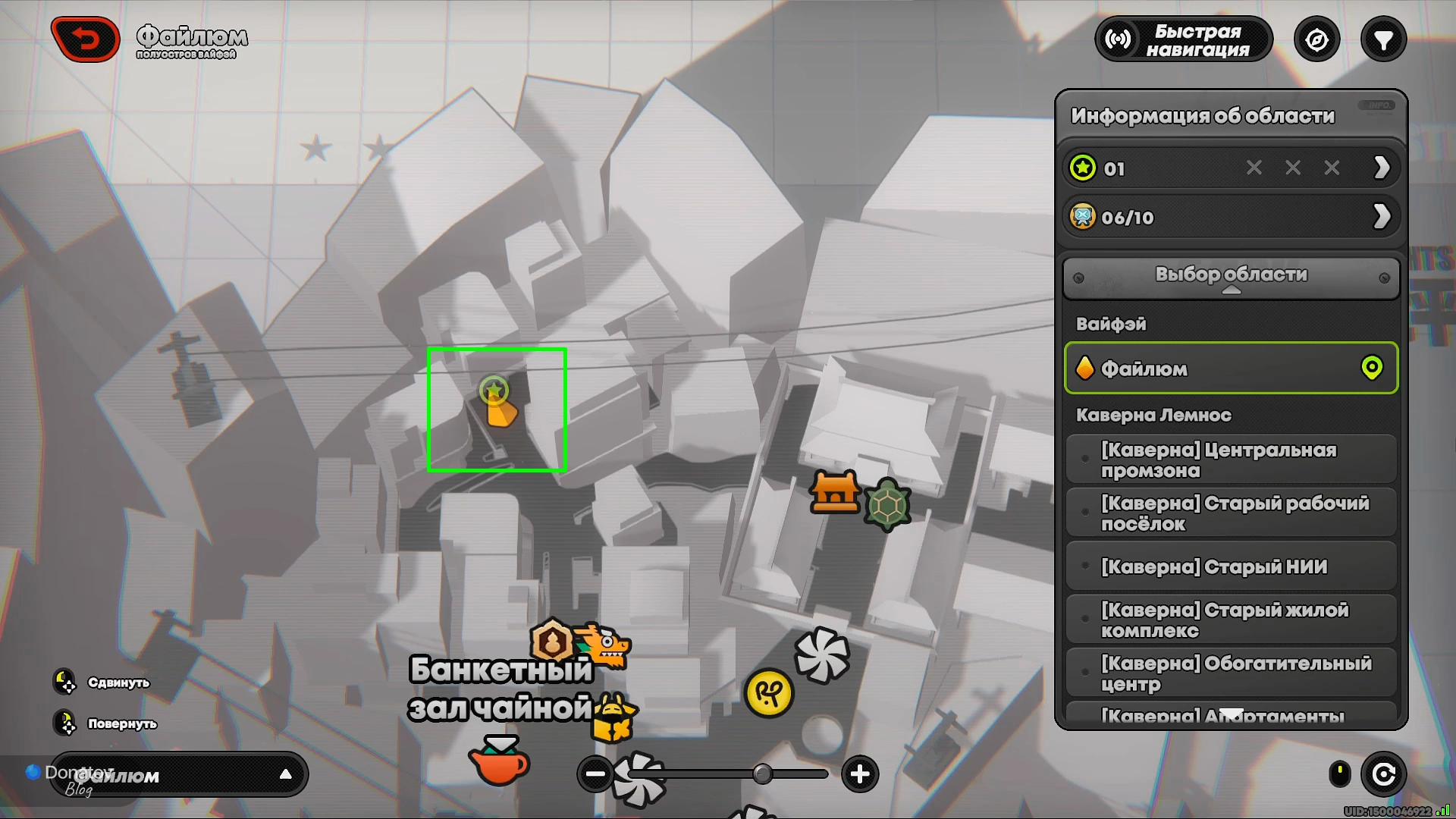
Task: Click the zoom-out minus button
Action: 595,774
